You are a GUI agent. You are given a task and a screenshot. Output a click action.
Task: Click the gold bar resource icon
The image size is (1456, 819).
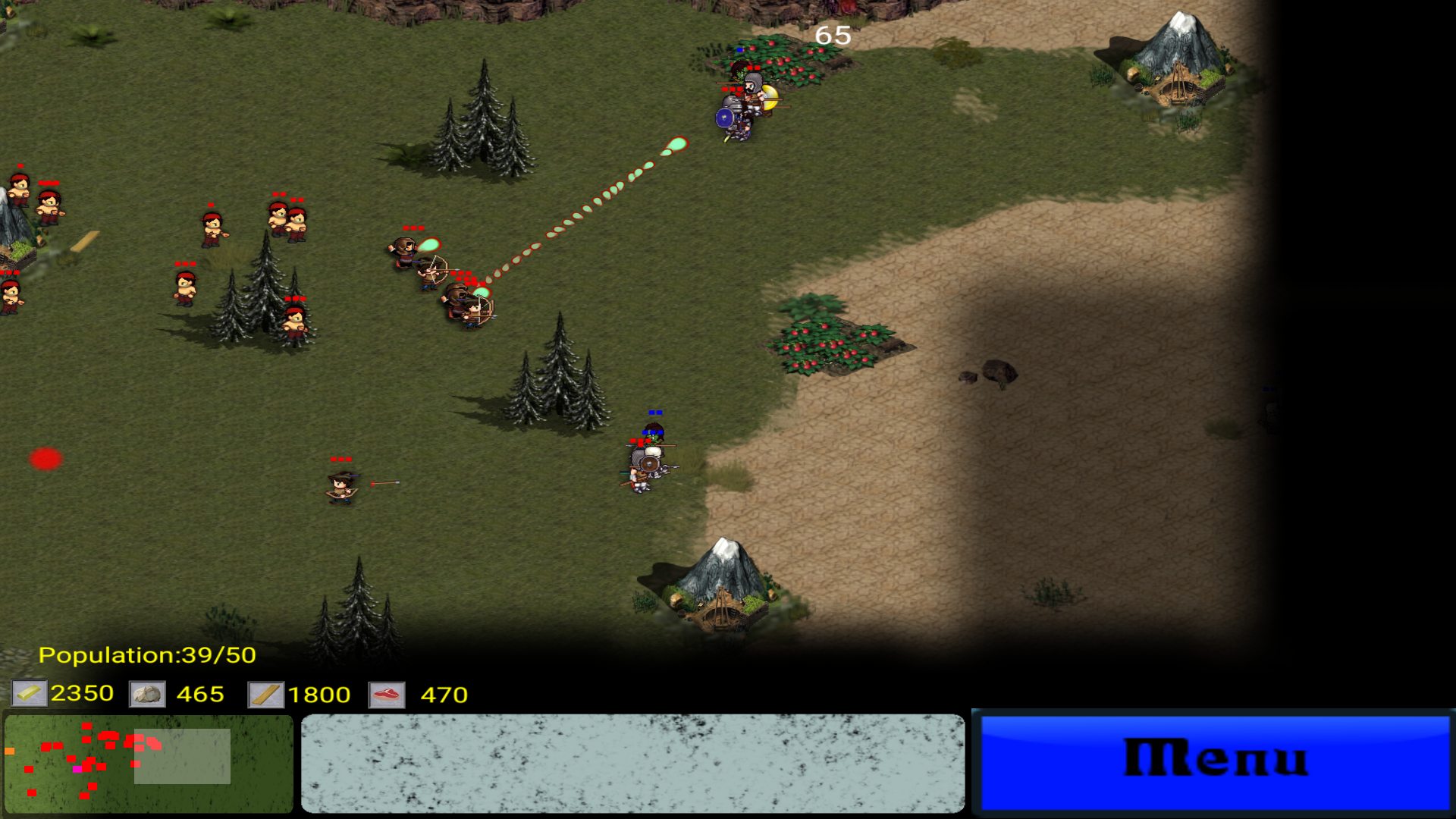pos(28,694)
